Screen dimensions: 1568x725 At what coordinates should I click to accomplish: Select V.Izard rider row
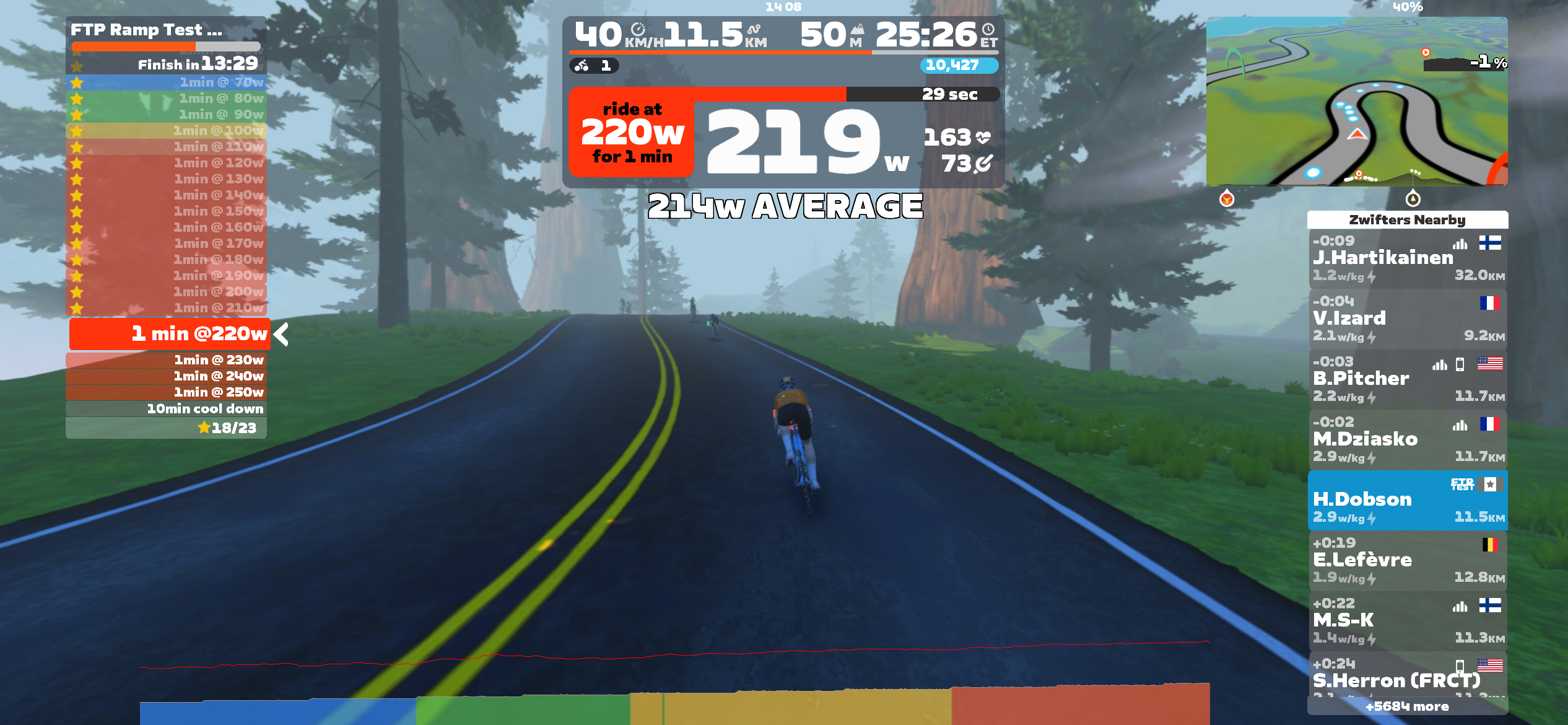click(1407, 319)
